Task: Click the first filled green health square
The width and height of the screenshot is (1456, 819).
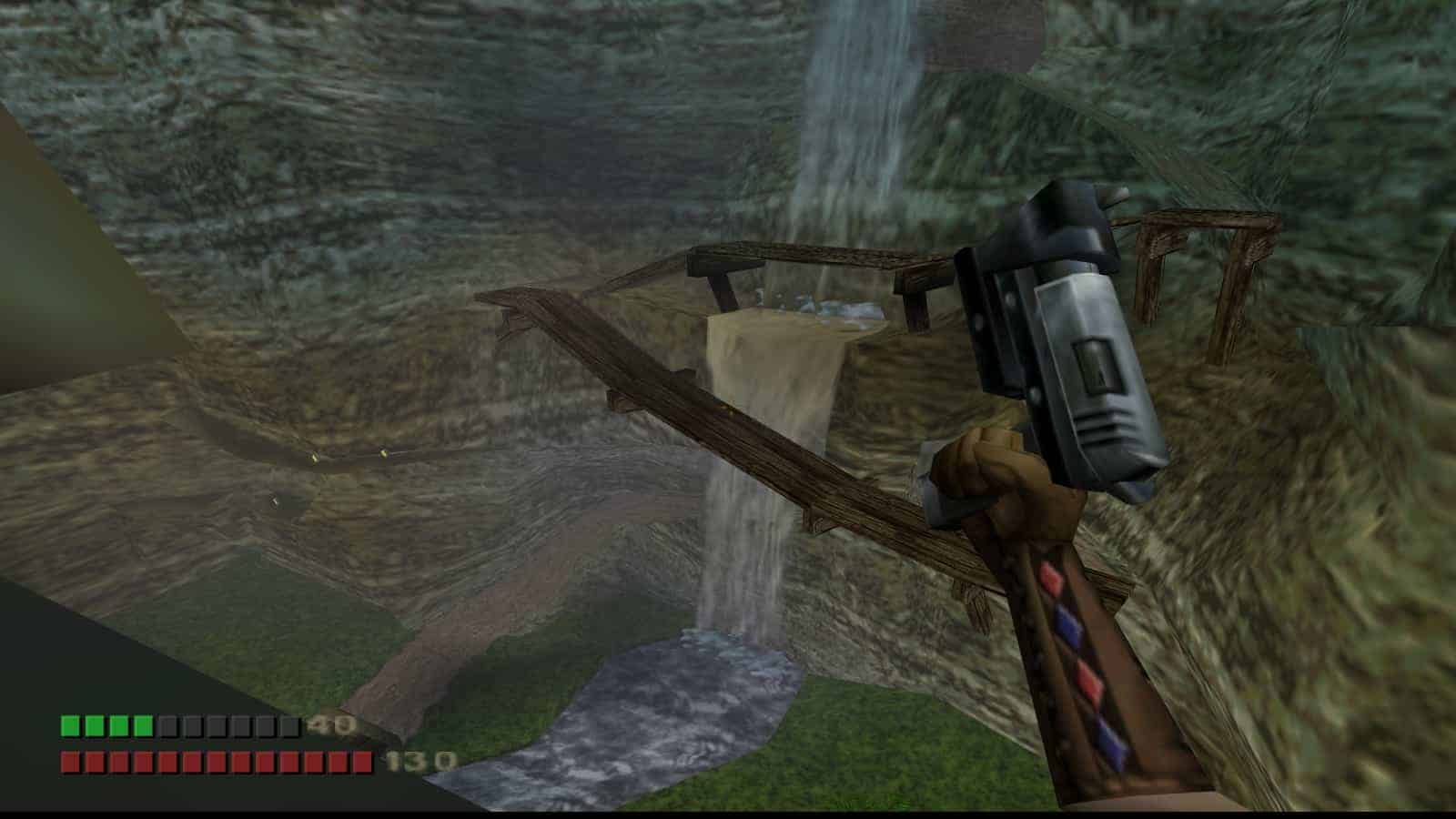Action: click(x=69, y=725)
